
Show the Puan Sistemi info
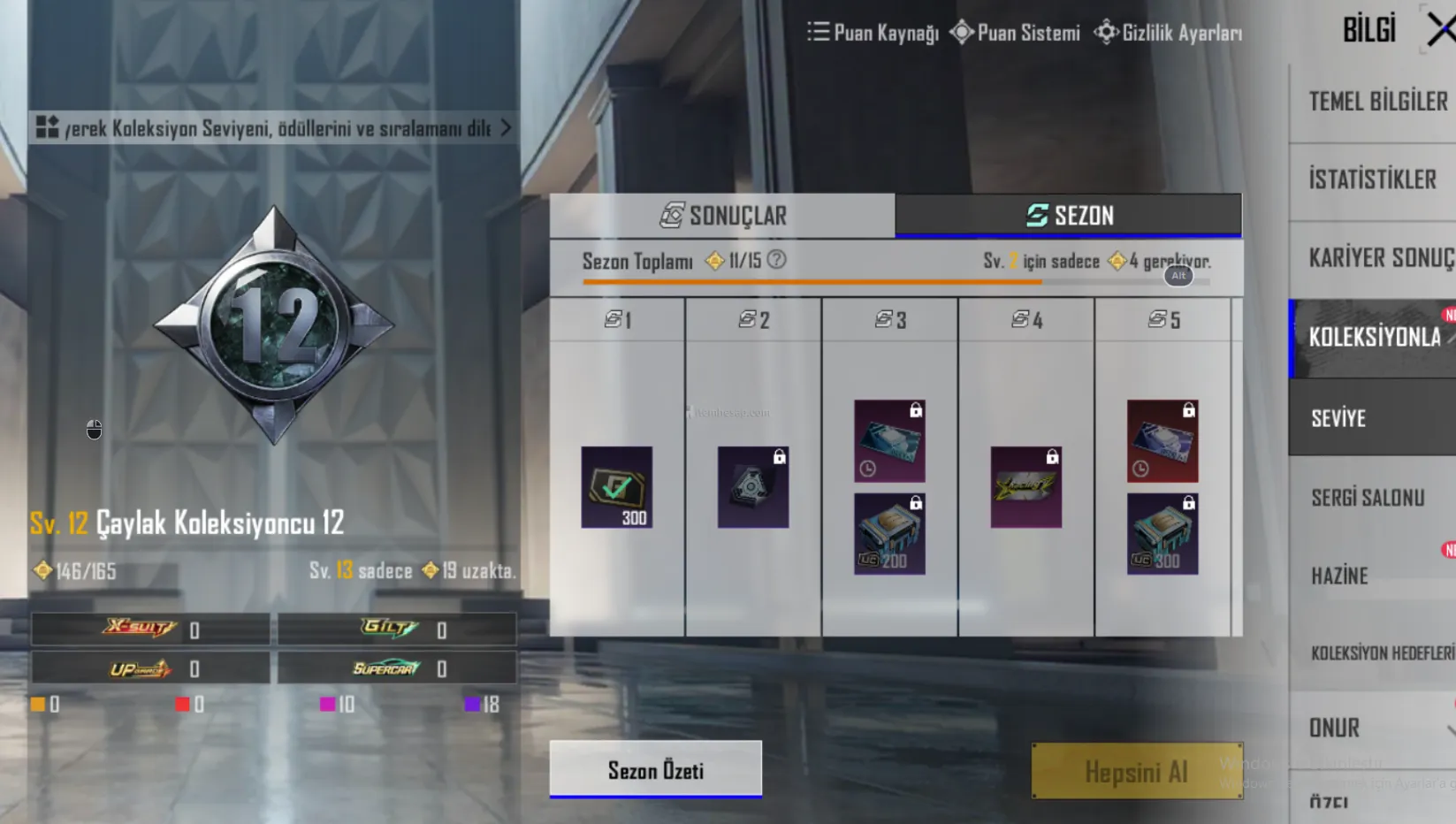pos(1015,33)
